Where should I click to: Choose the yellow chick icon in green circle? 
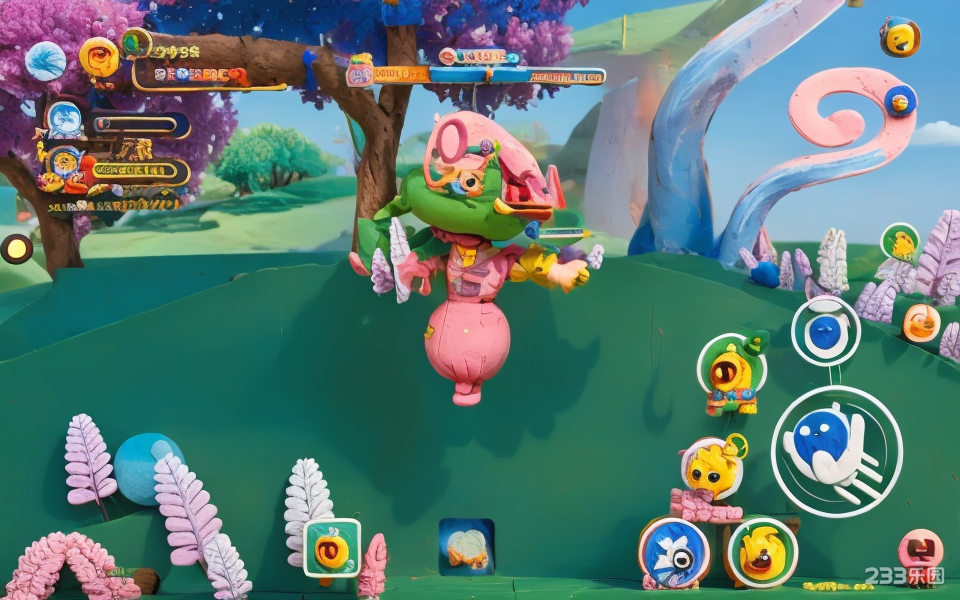click(900, 243)
